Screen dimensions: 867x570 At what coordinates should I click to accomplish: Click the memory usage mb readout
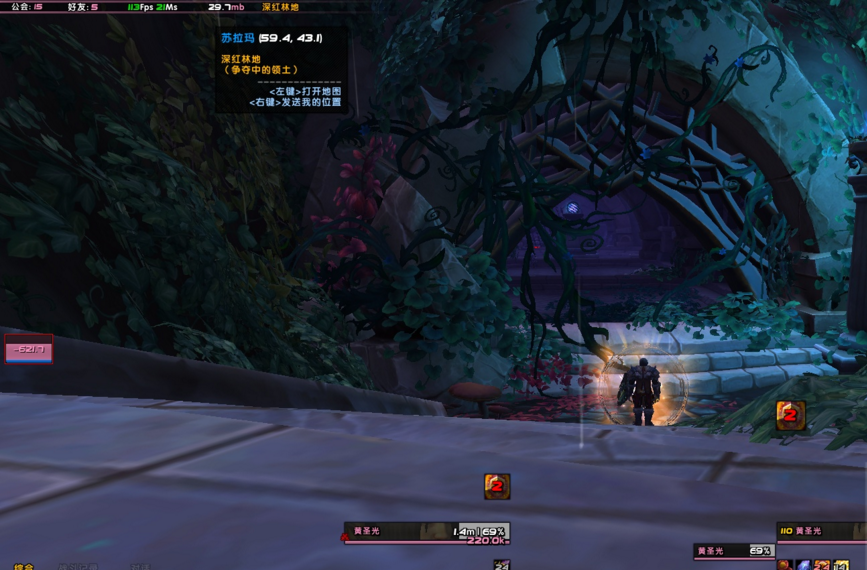[226, 7]
